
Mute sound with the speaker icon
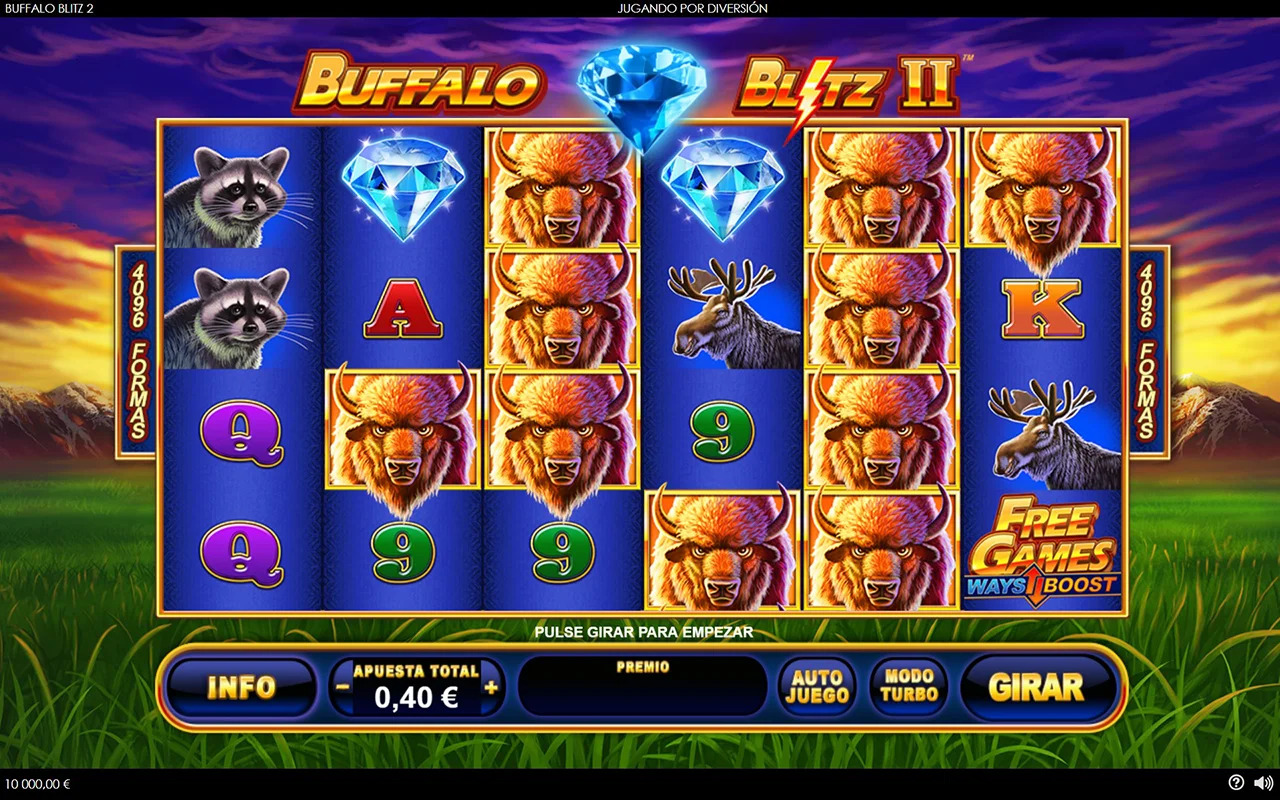(x=1262, y=783)
